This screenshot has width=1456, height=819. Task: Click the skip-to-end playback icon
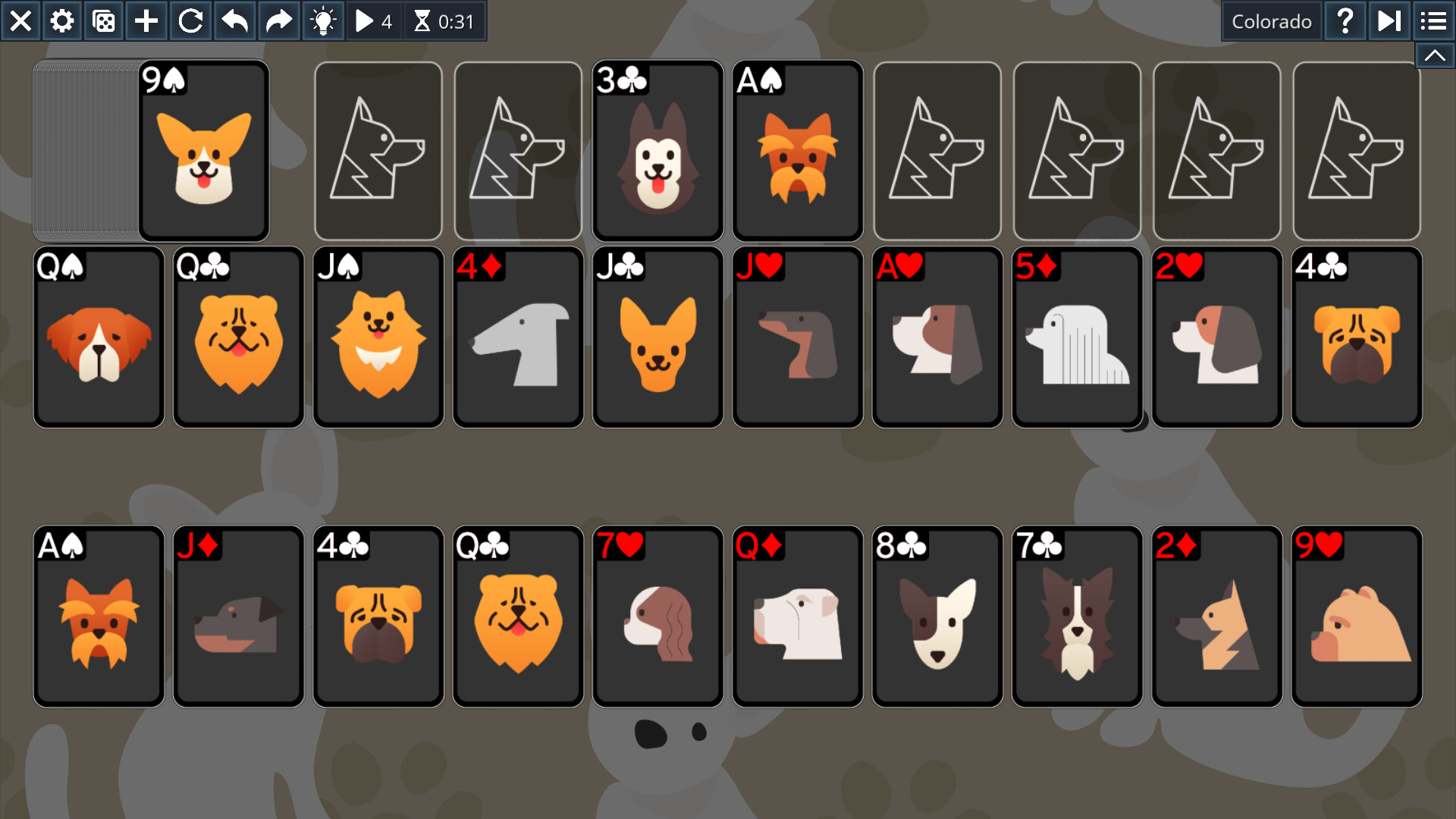1389,20
